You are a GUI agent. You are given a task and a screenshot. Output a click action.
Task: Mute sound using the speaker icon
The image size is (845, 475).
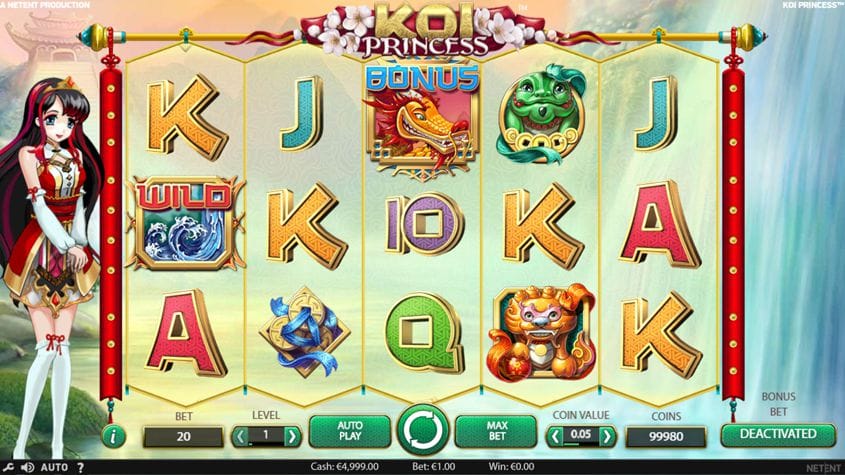pos(26,467)
